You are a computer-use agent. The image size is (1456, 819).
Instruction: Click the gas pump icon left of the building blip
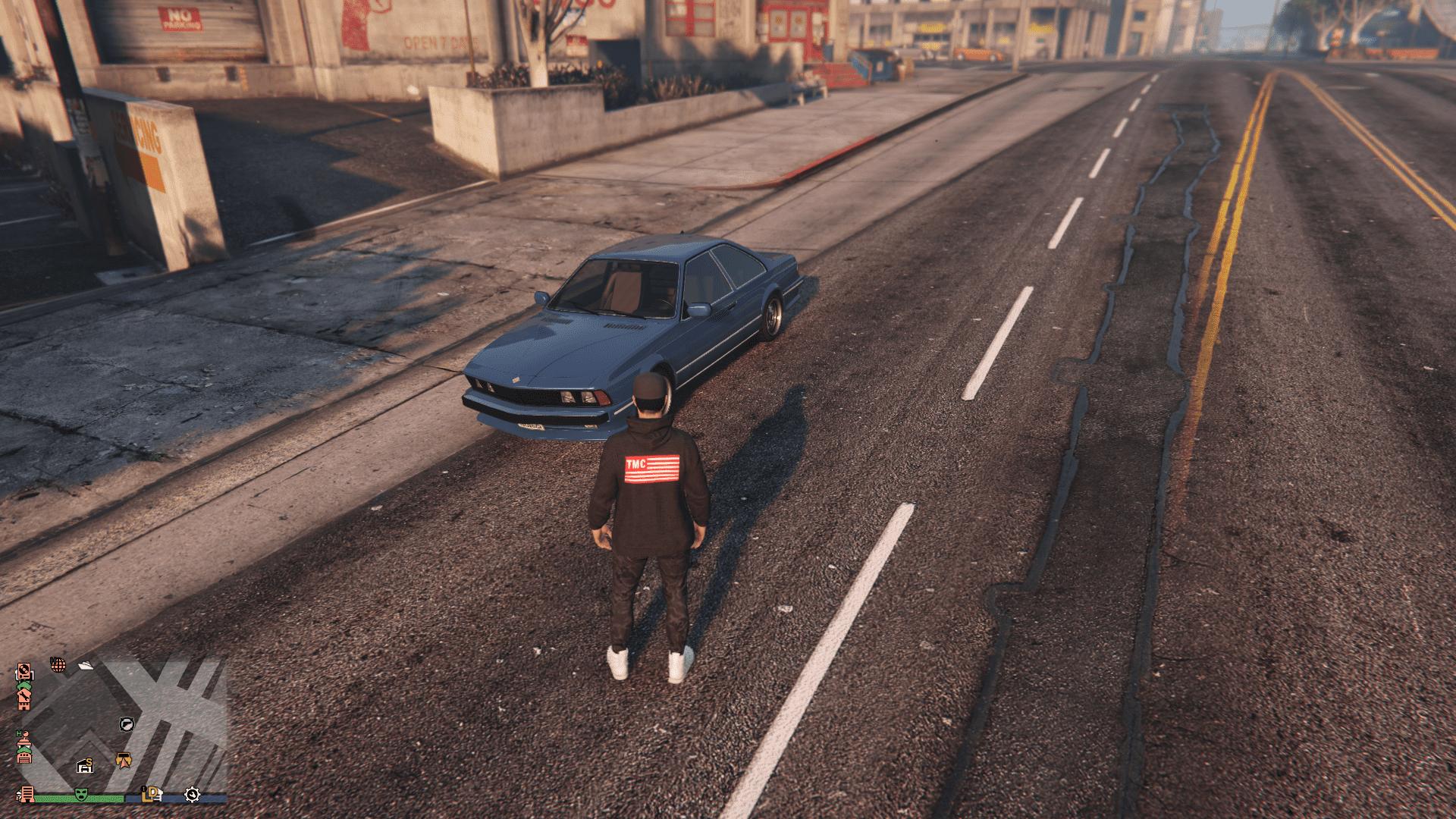tap(18, 796)
